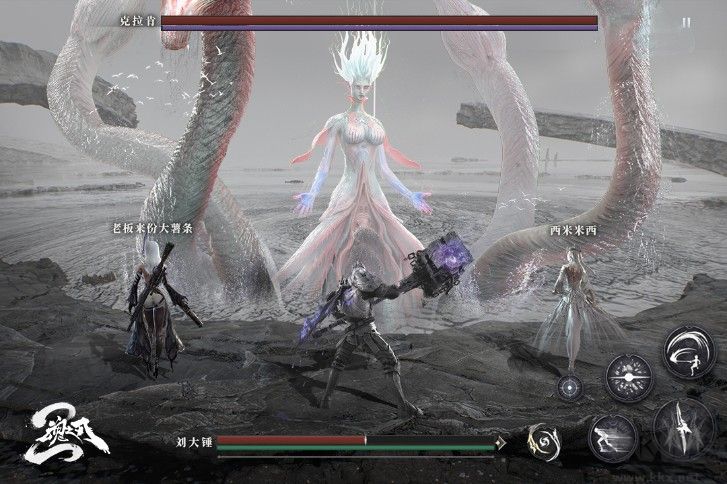Activate the leaping arc slash skill
Screen dimensions: 727x484
click(x=688, y=353)
